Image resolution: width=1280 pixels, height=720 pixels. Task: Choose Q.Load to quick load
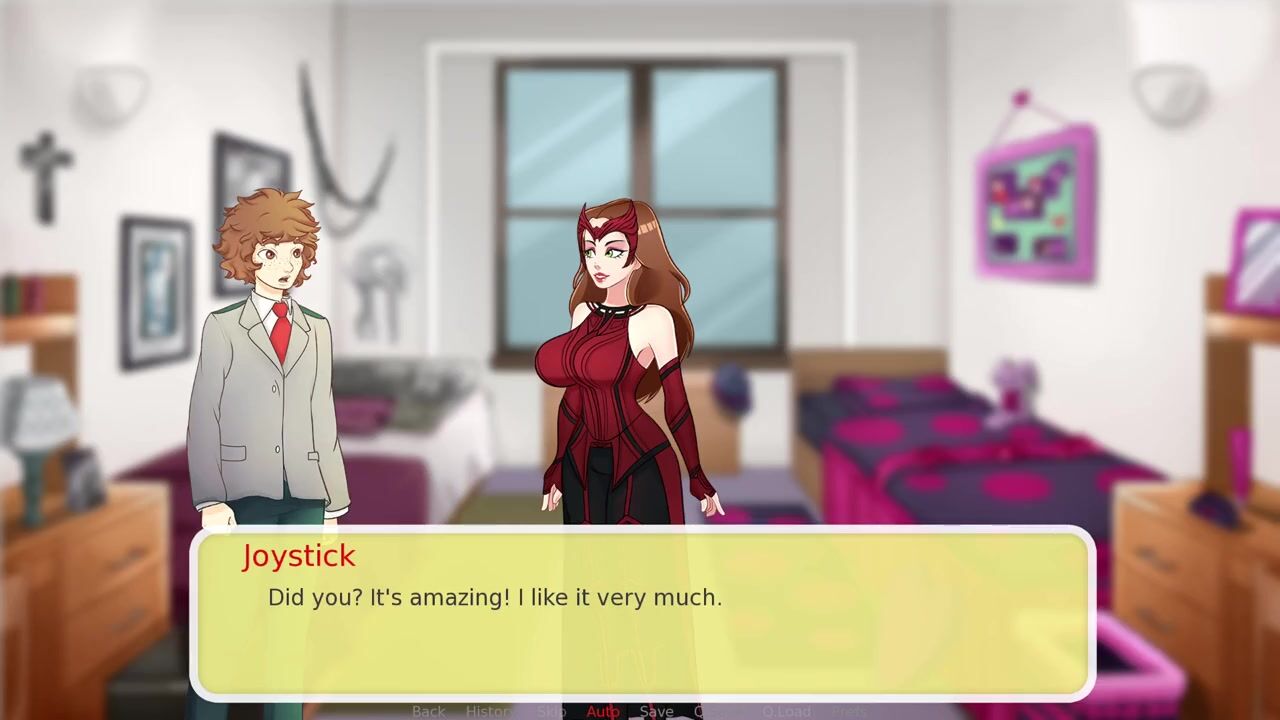(786, 711)
